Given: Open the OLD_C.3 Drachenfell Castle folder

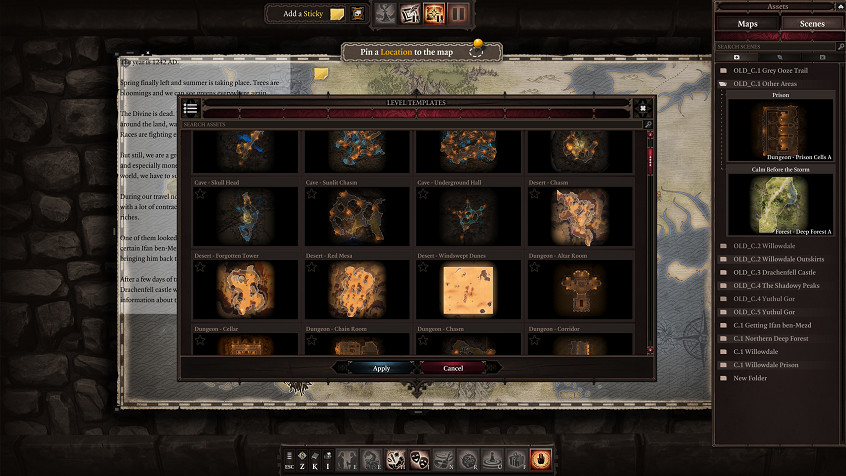Looking at the screenshot, I should point(776,272).
